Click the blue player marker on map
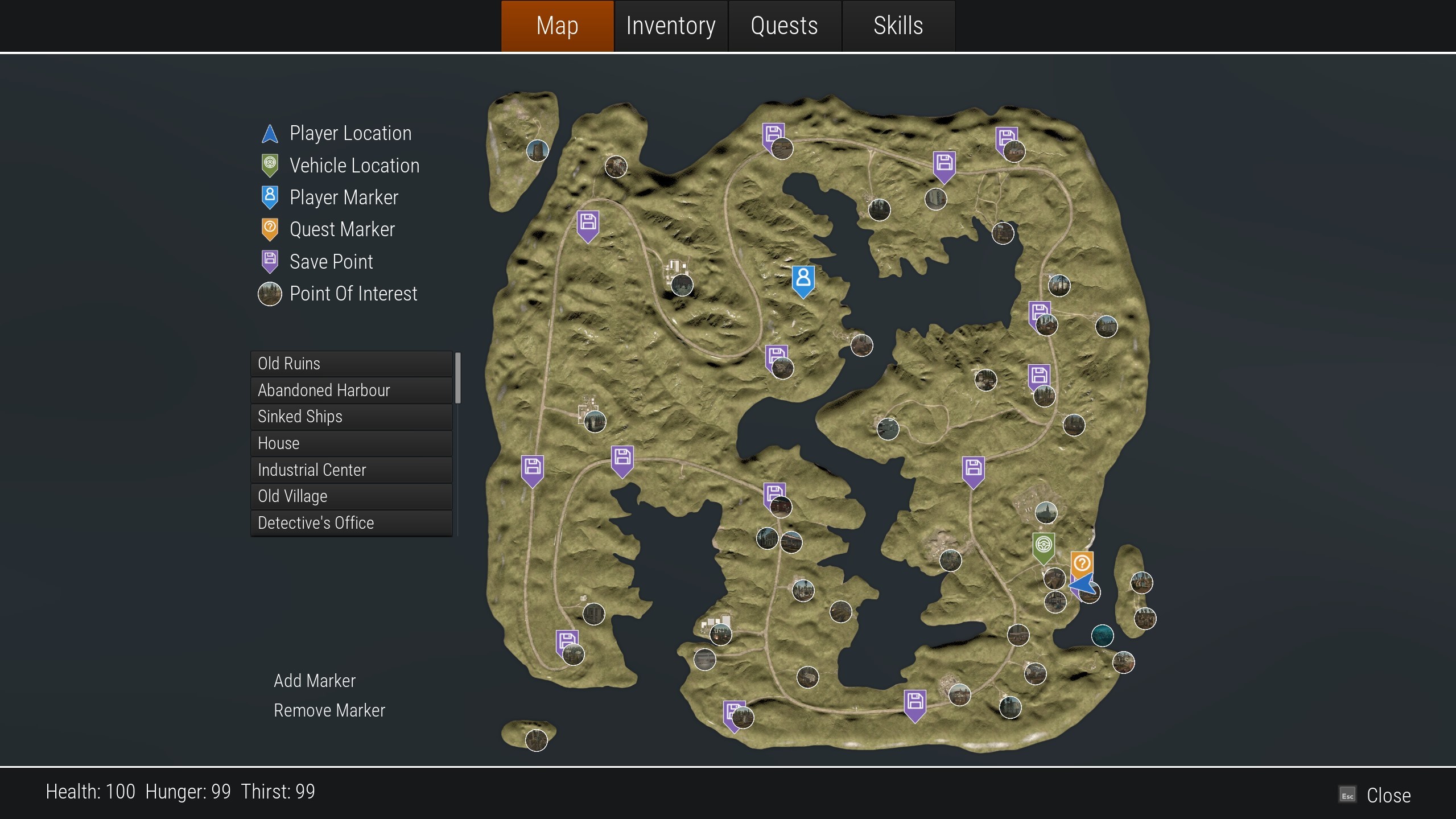 click(x=803, y=280)
